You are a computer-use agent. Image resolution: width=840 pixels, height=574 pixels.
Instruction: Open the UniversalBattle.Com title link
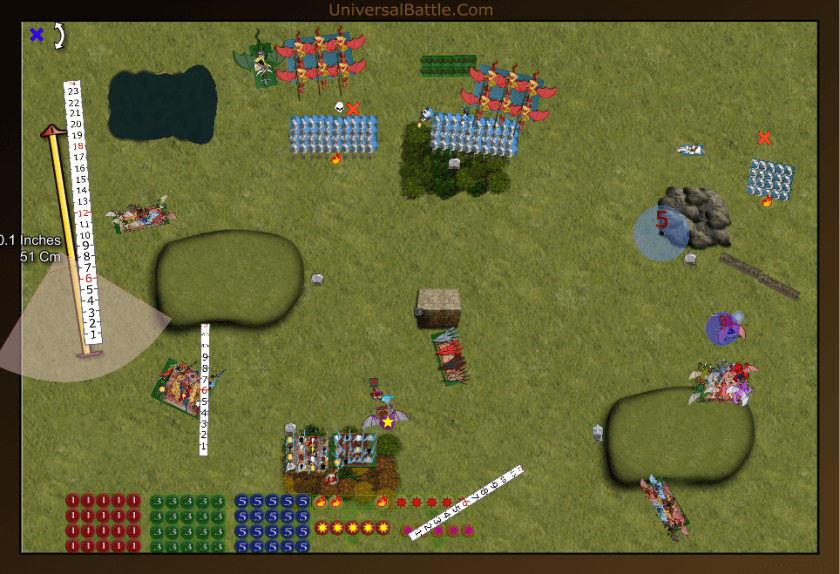[411, 10]
